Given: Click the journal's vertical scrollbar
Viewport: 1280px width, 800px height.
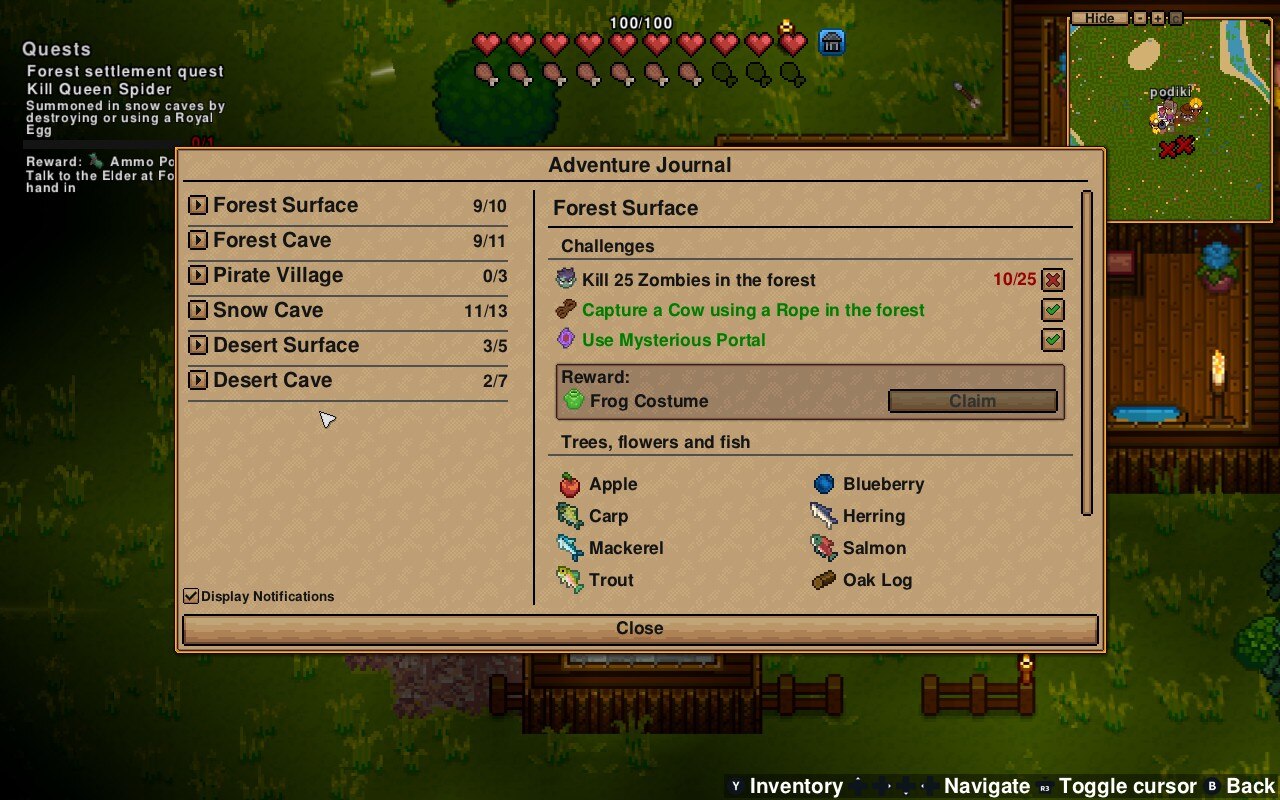Looking at the screenshot, I should (1087, 350).
